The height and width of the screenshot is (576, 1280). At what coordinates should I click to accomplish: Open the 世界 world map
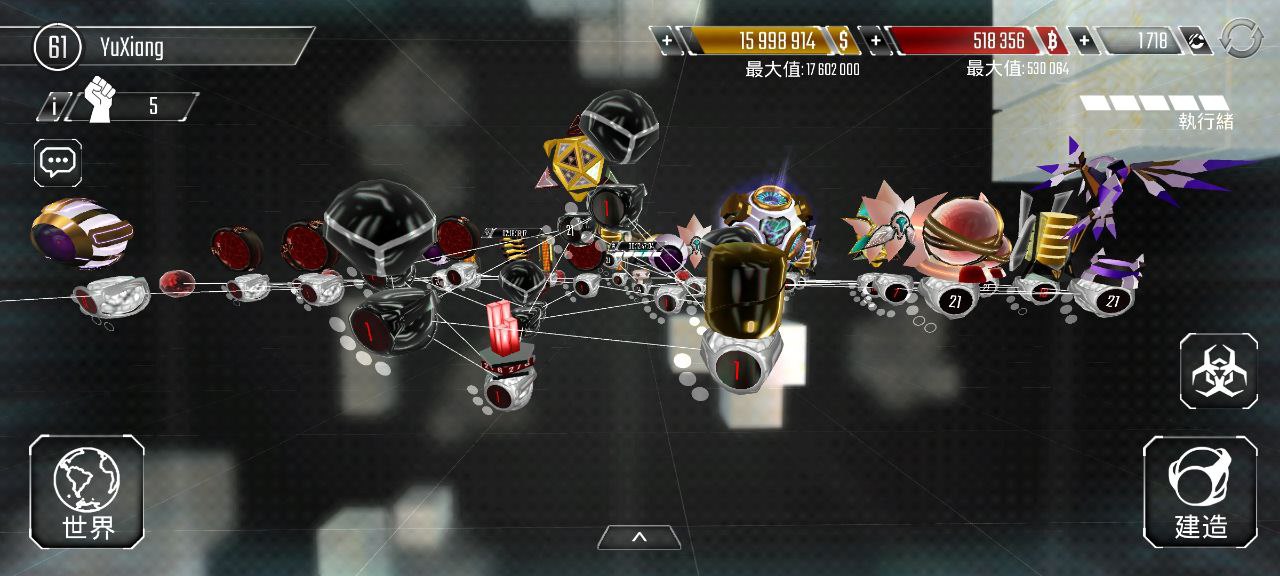pos(87,491)
